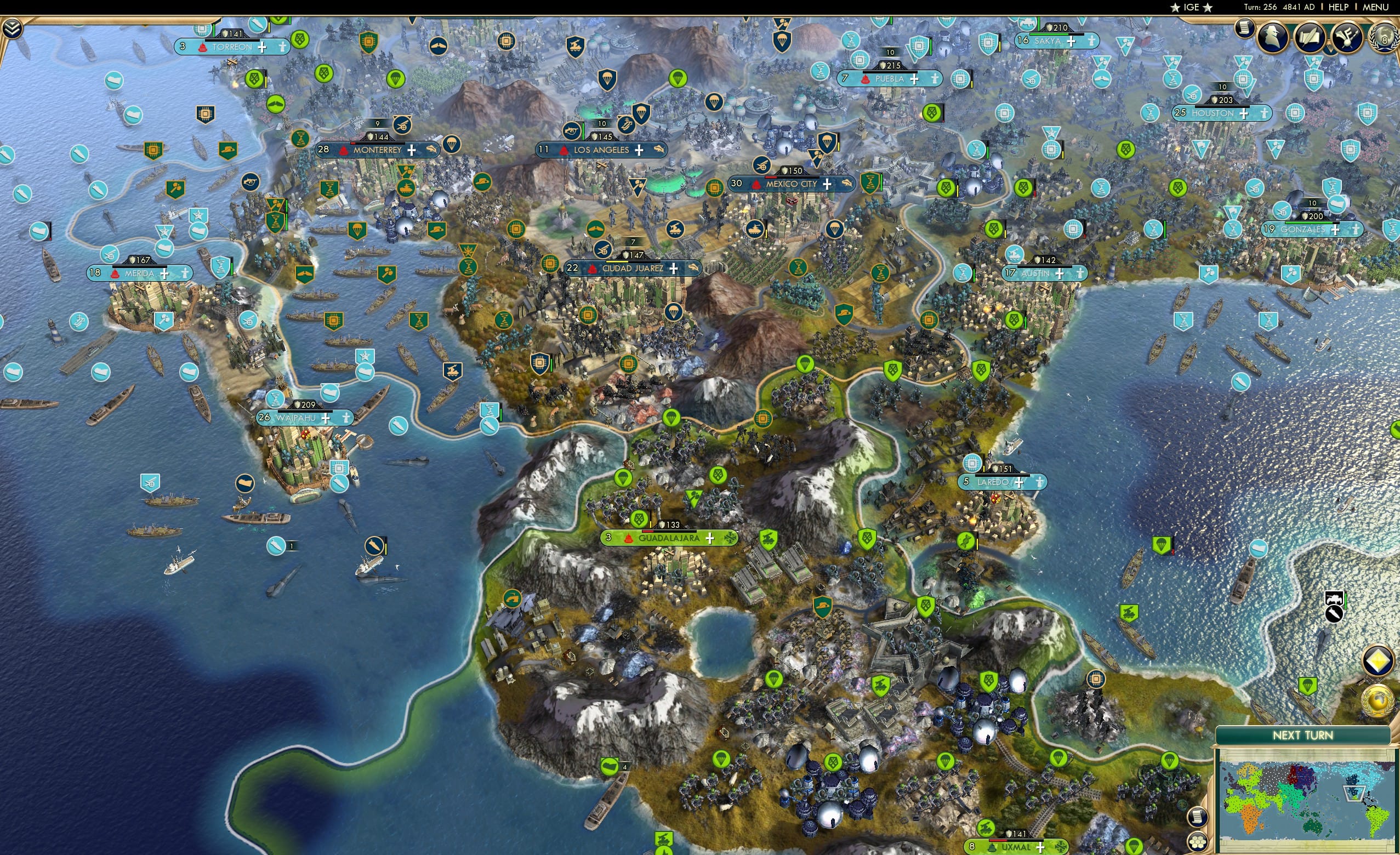This screenshot has width=1400, height=855.
Task: Click the honeycomb icon in bottom-right corner
Action: 1198,843
